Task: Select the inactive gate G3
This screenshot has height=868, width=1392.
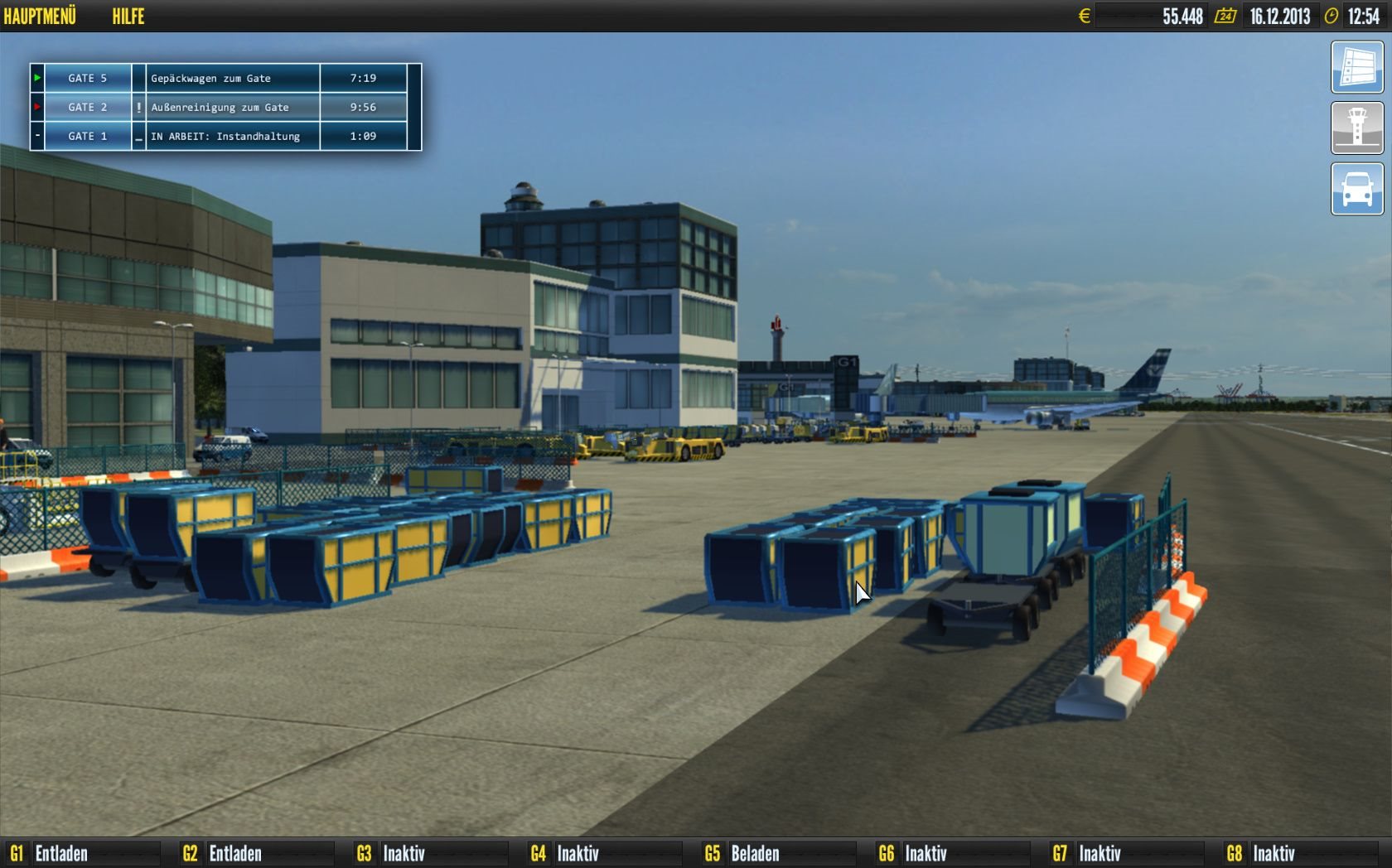Action: coord(392,853)
